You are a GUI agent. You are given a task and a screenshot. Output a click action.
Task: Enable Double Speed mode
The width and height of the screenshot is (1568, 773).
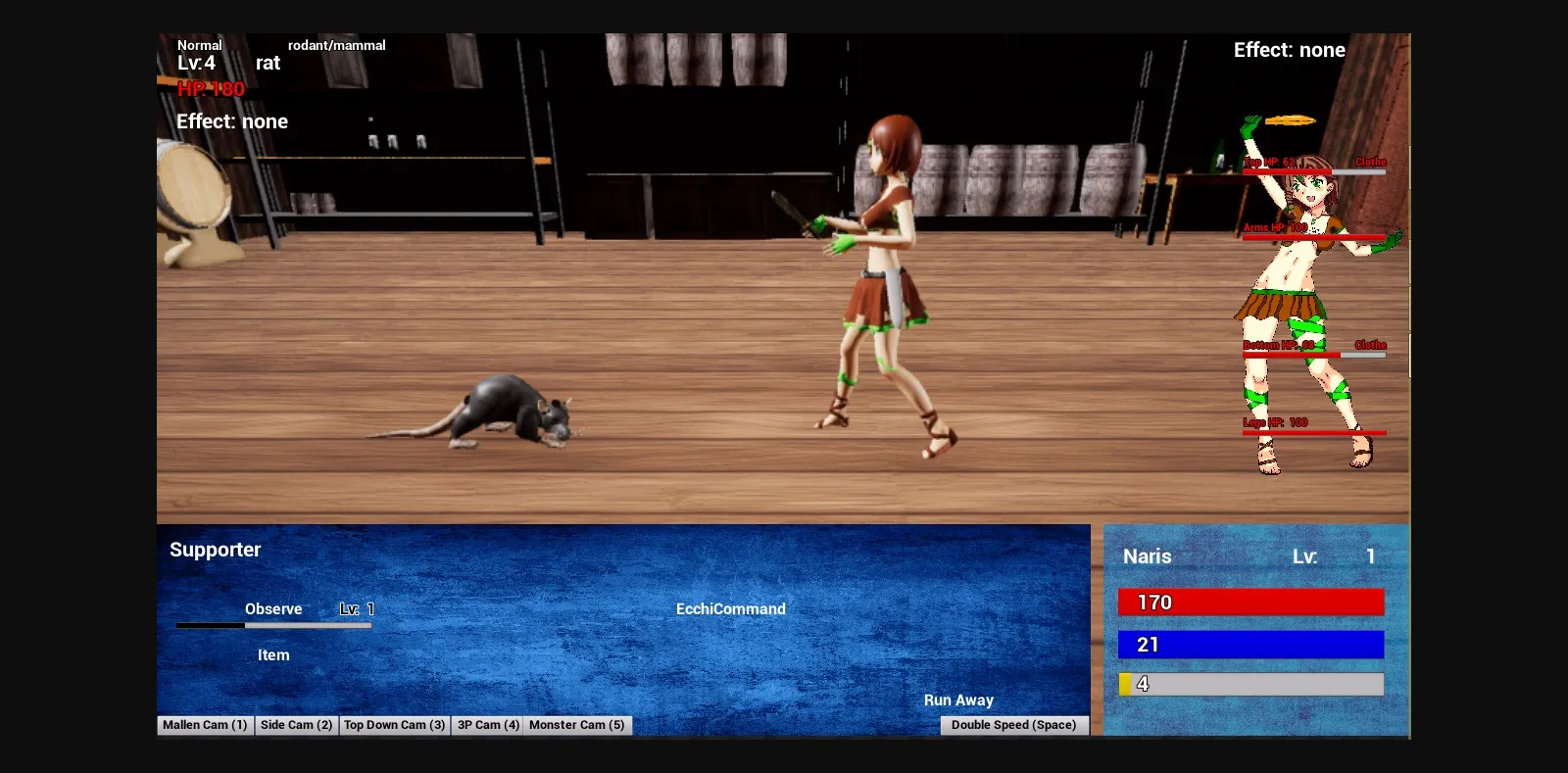coord(1013,725)
